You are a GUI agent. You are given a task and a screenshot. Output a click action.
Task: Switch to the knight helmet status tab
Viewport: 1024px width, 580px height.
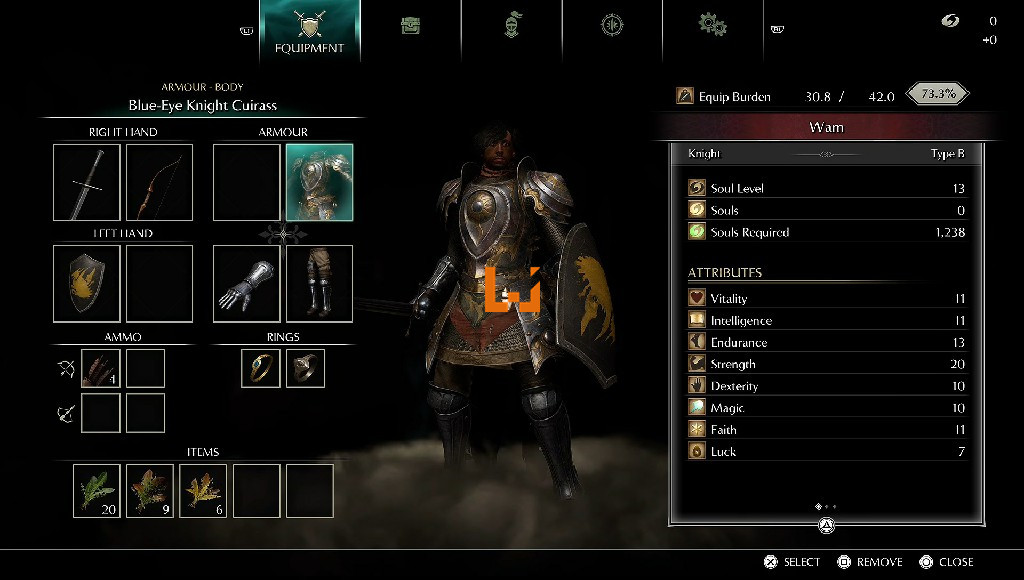pos(512,26)
